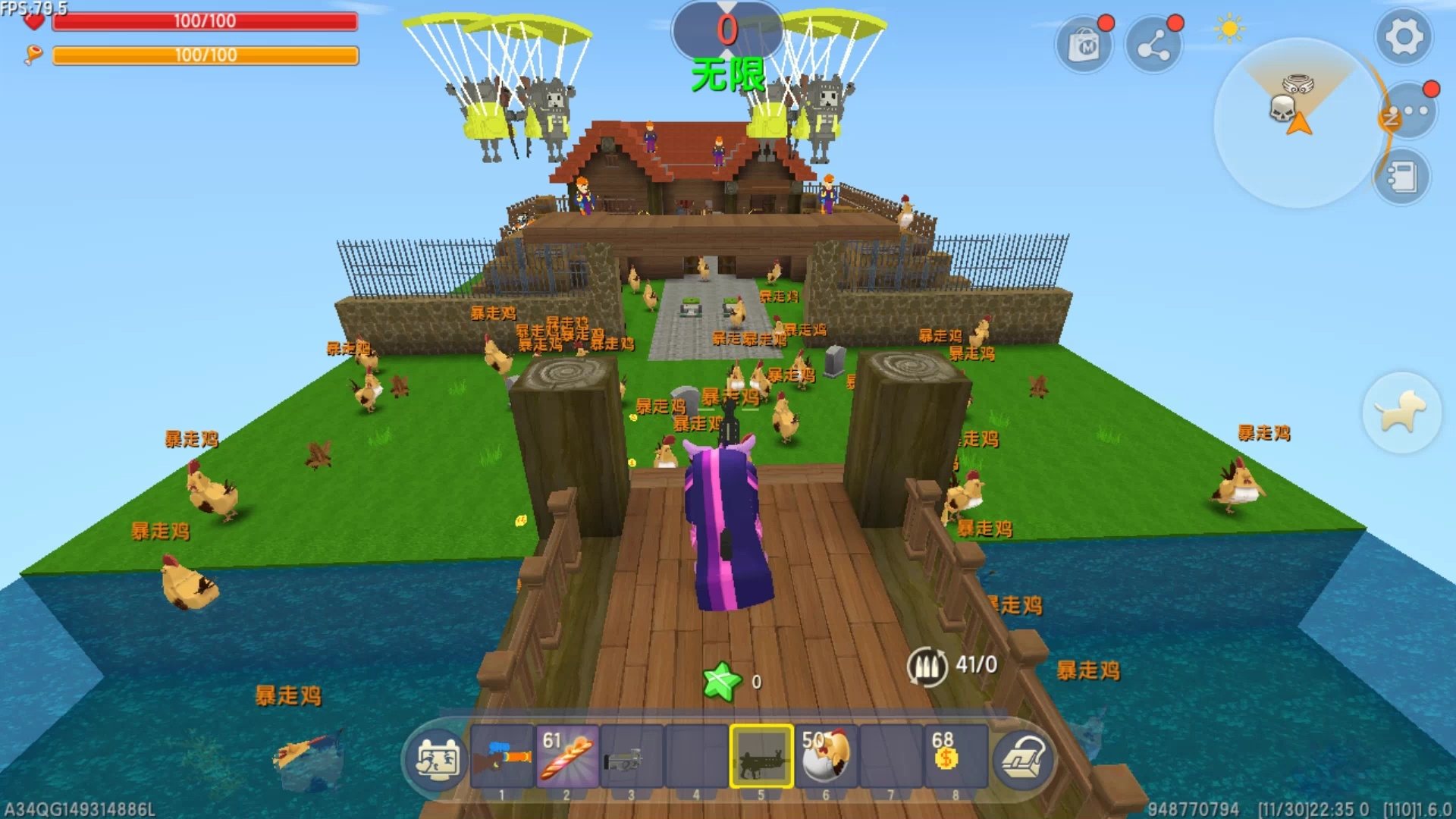Viewport: 1456px width, 819px height.
Task: Open the backpack inventory button
Action: click(1023, 758)
